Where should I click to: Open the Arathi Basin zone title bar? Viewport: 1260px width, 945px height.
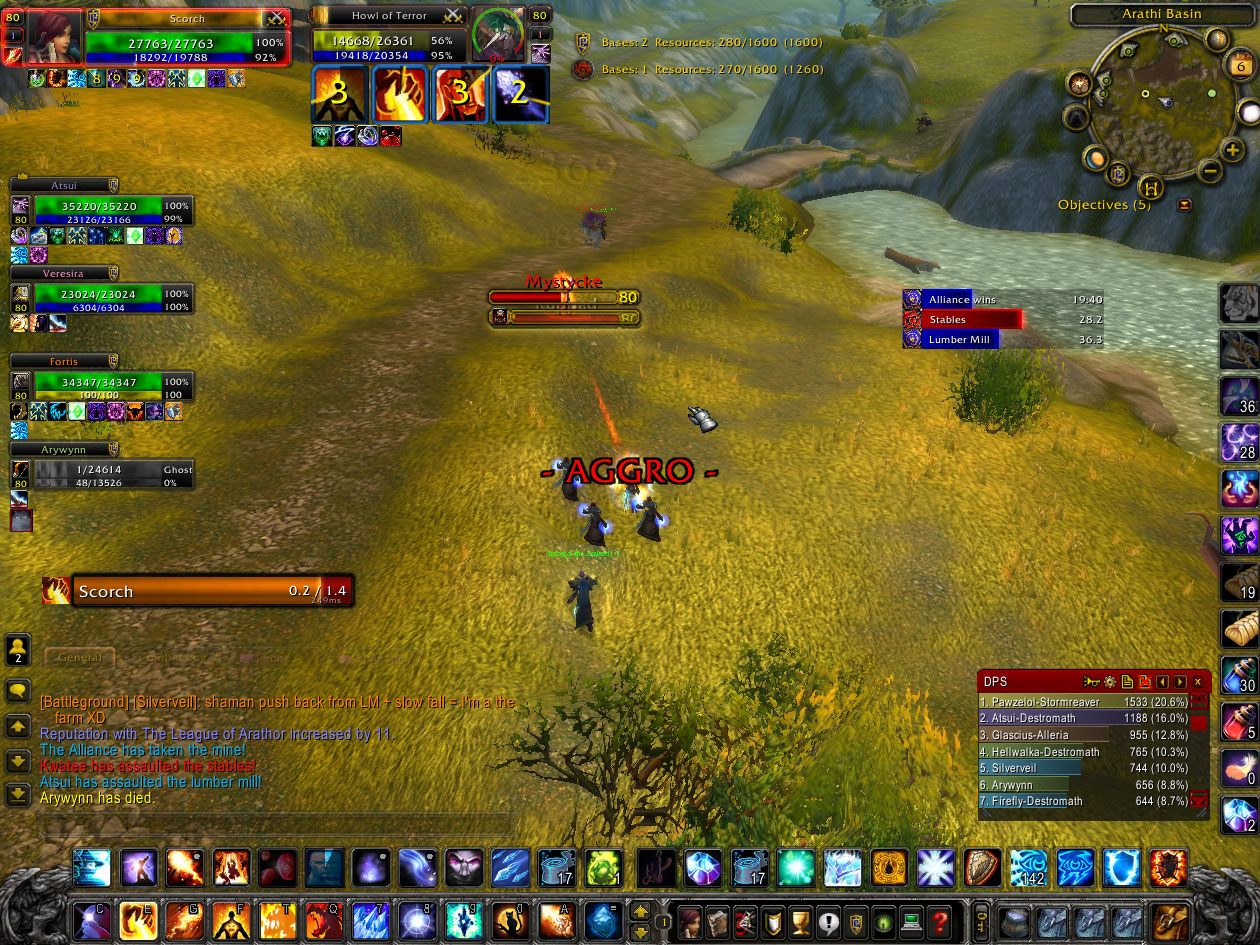1161,14
